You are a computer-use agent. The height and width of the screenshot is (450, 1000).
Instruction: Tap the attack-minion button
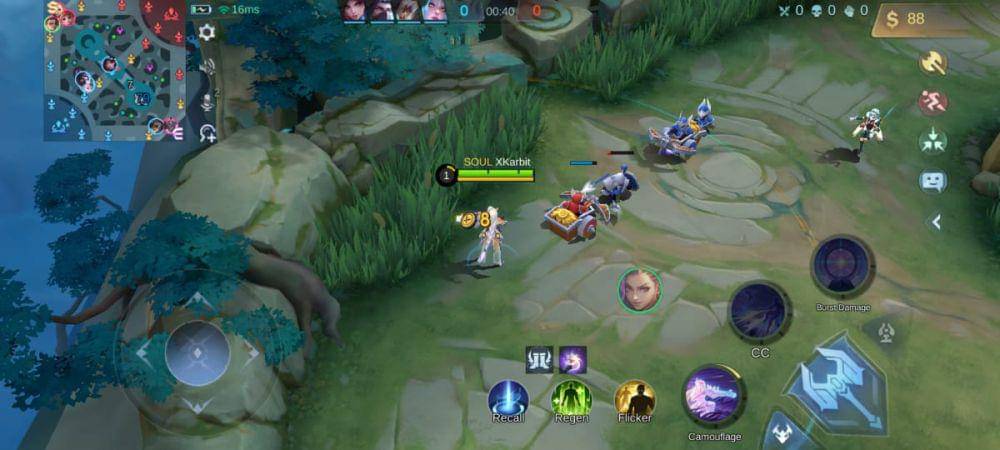(x=782, y=434)
